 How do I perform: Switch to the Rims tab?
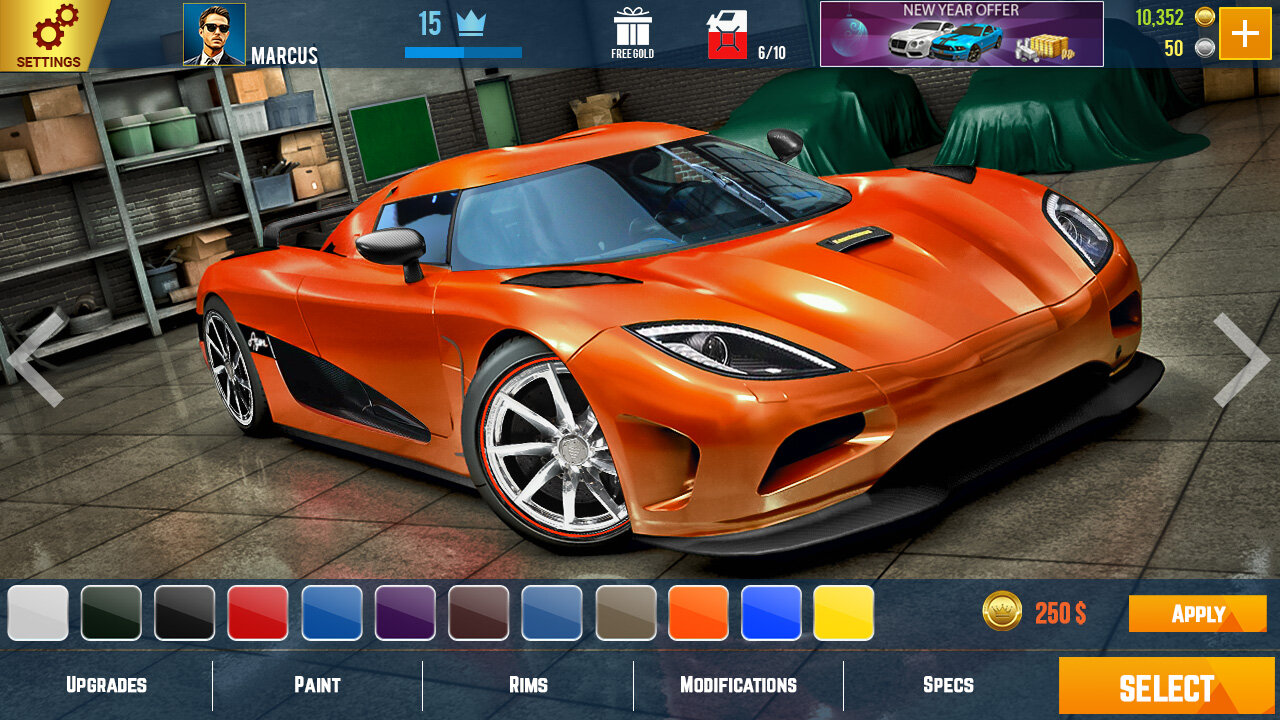pos(528,685)
